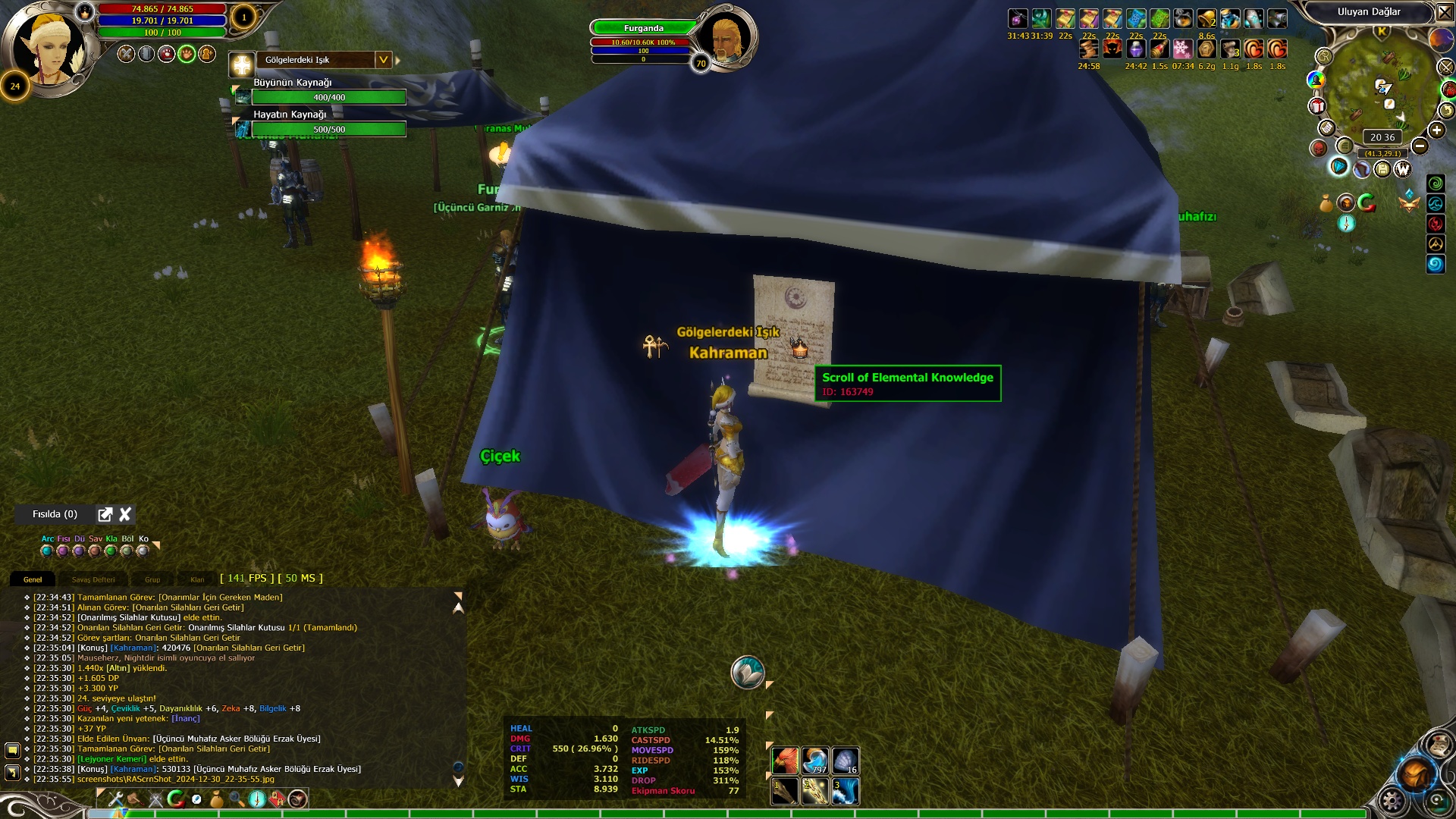Use the seashell item with 16 count
Image resolution: width=1456 pixels, height=819 pixels.
(846, 761)
